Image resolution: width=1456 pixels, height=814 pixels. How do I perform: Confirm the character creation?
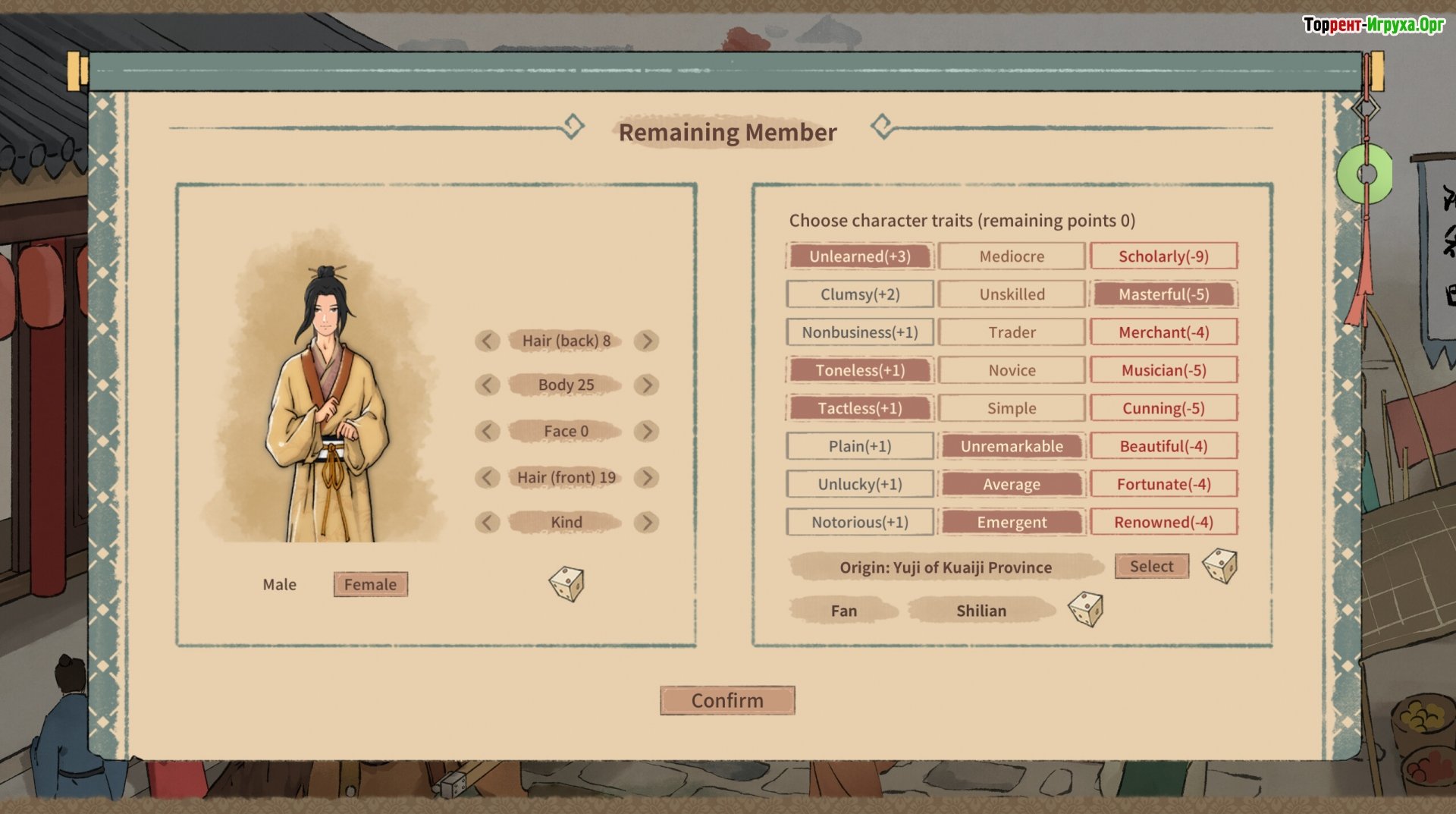(727, 700)
